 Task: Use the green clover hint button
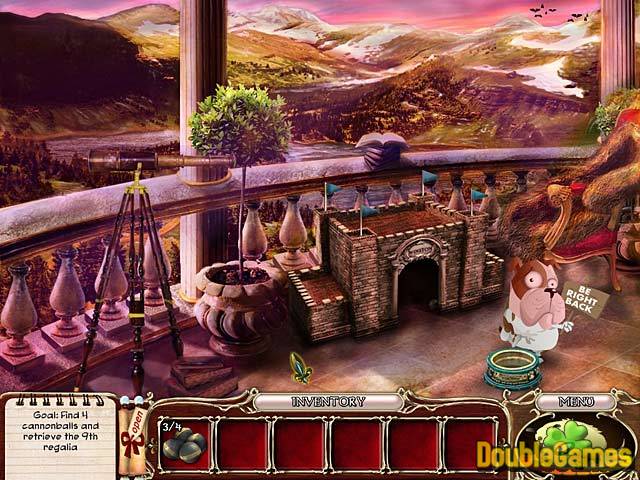click(573, 447)
